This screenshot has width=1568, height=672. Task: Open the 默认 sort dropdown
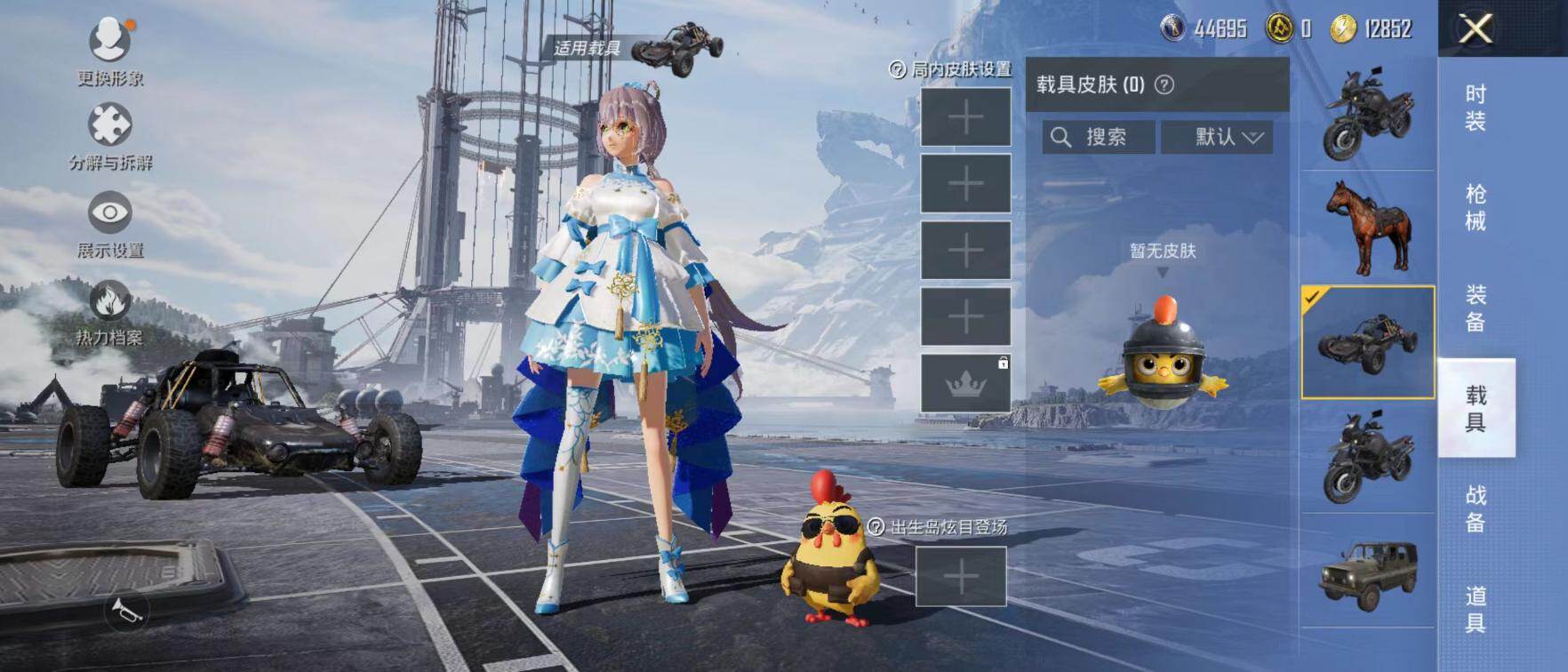click(1217, 137)
